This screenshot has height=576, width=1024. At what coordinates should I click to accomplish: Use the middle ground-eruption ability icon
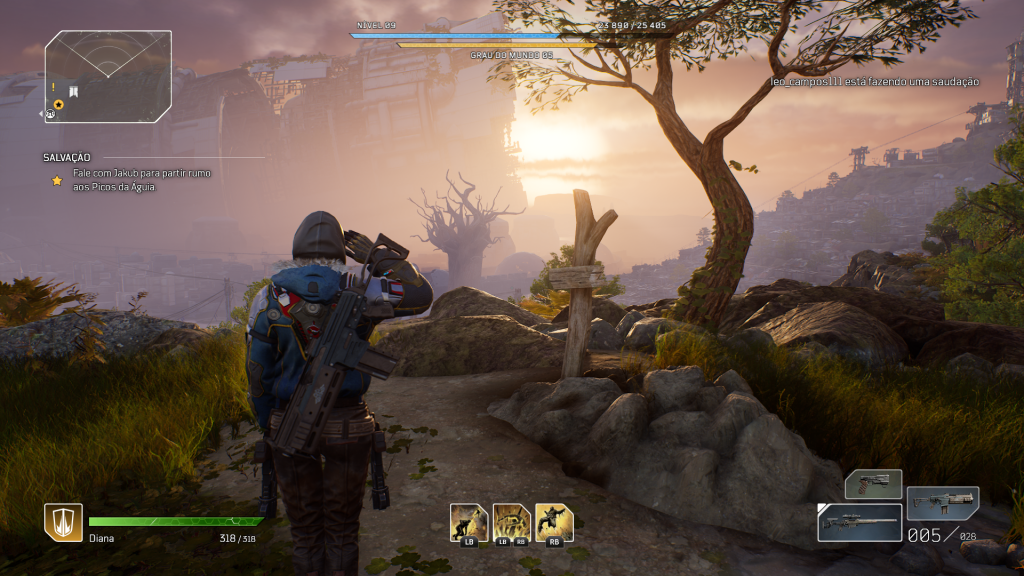tap(511, 523)
